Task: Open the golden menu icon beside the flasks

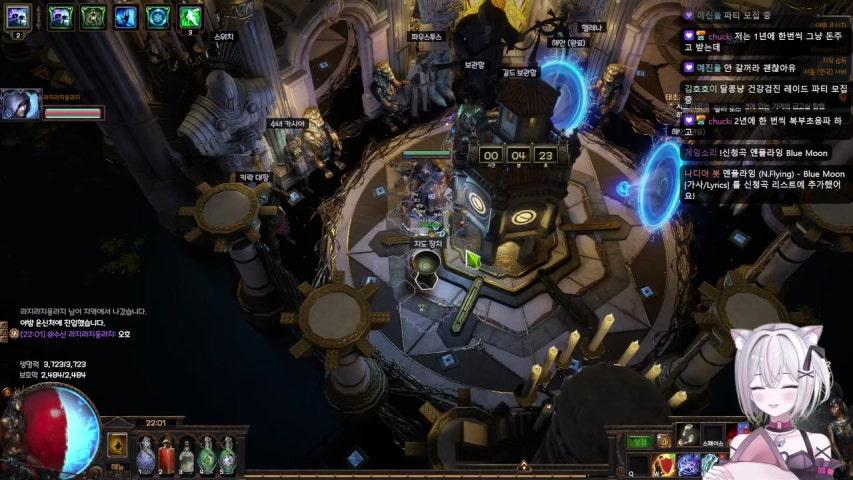Action: point(118,446)
